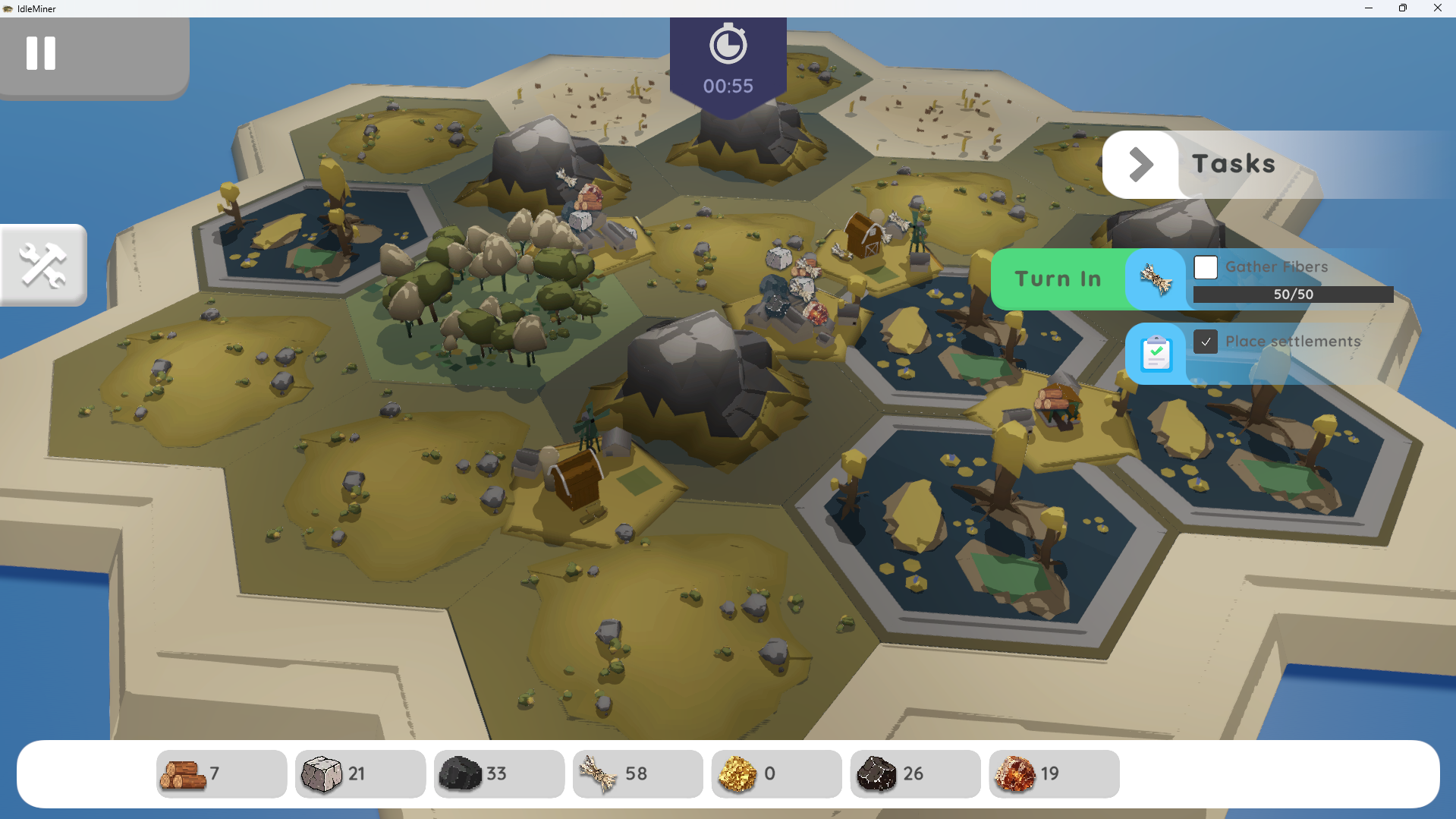Choose the copper ore resource slot
The width and height of the screenshot is (1456, 819).
coord(1054,773)
